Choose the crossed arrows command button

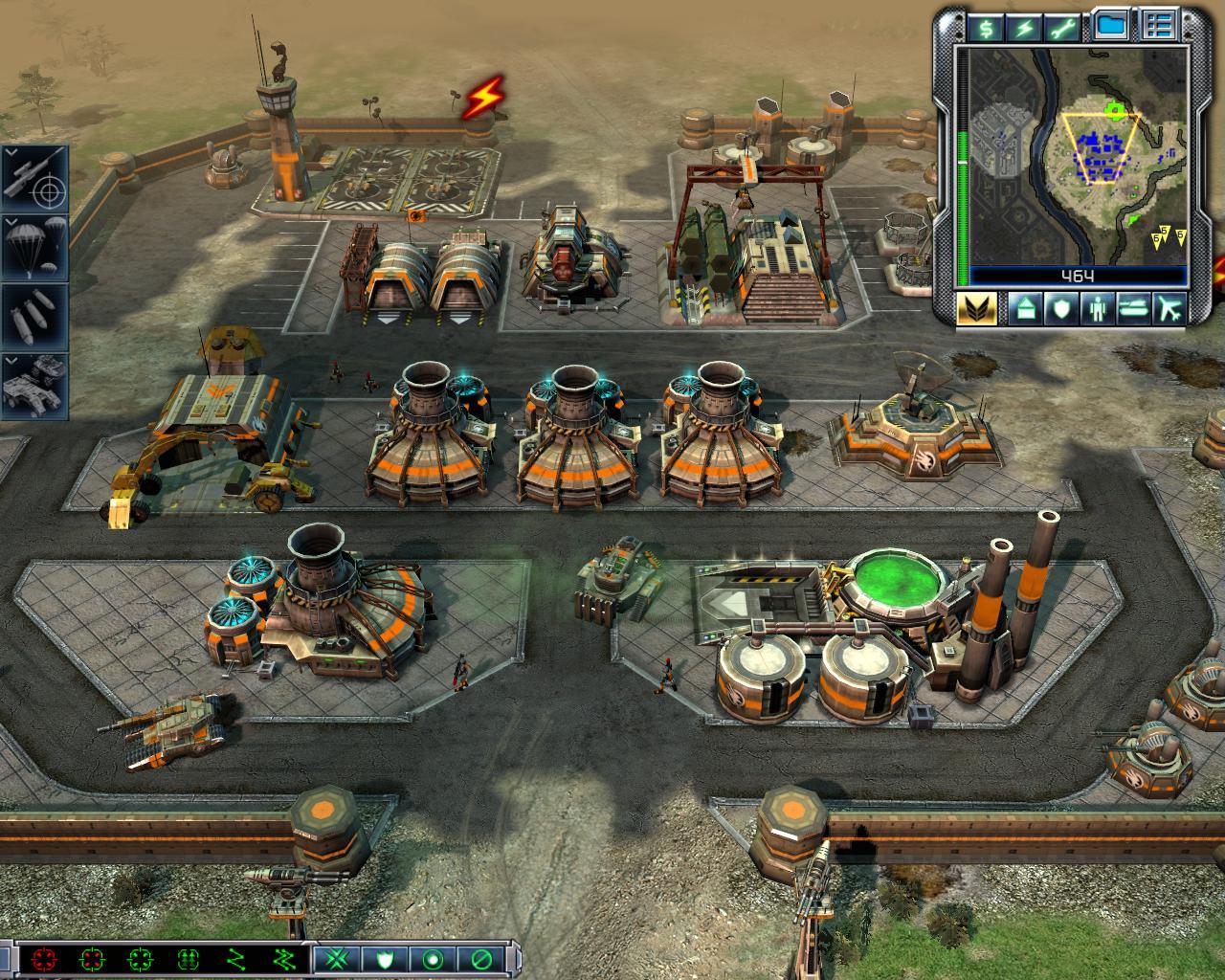(x=336, y=958)
